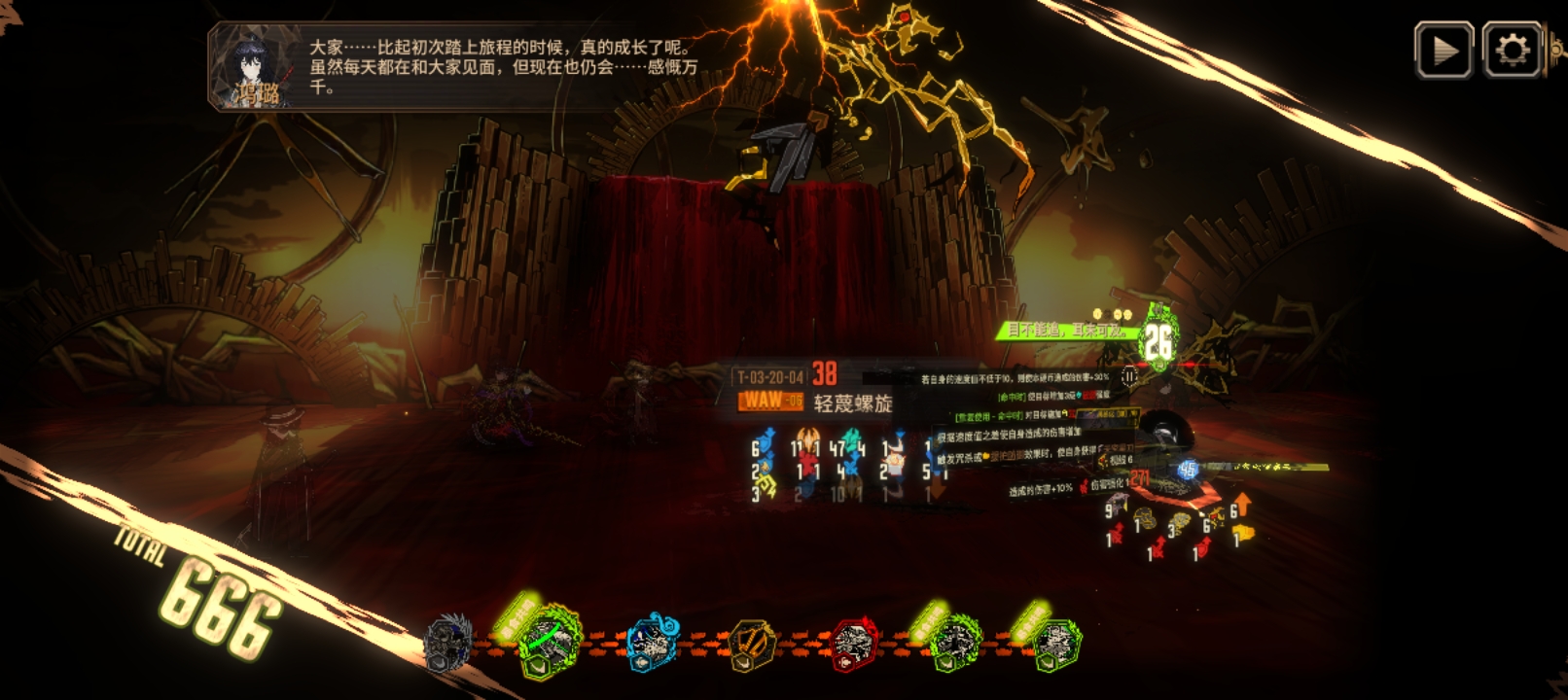Open the gear settings menu
Screen dimensions: 1568x700
click(1512, 50)
